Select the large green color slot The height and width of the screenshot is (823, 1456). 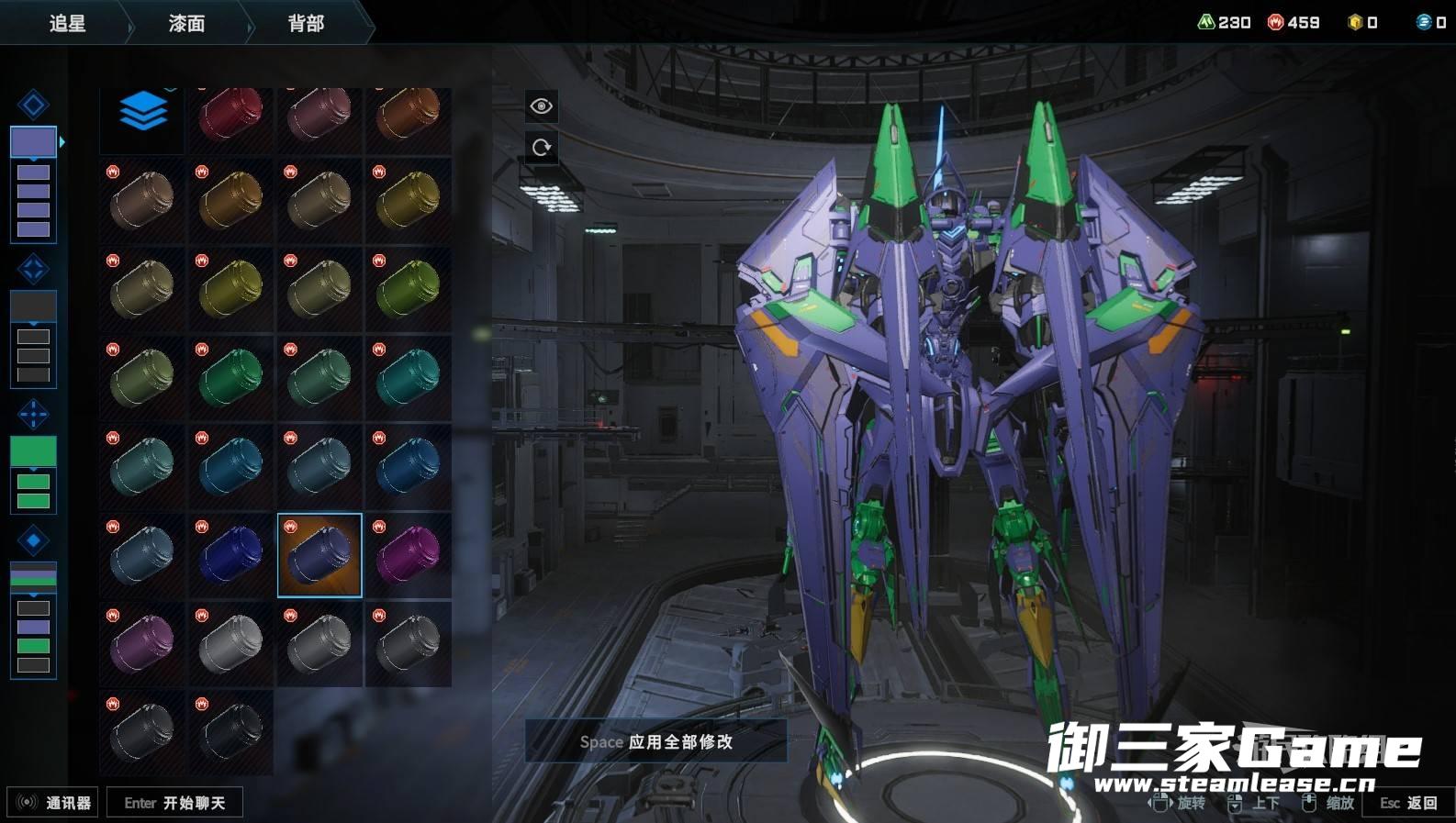click(33, 450)
